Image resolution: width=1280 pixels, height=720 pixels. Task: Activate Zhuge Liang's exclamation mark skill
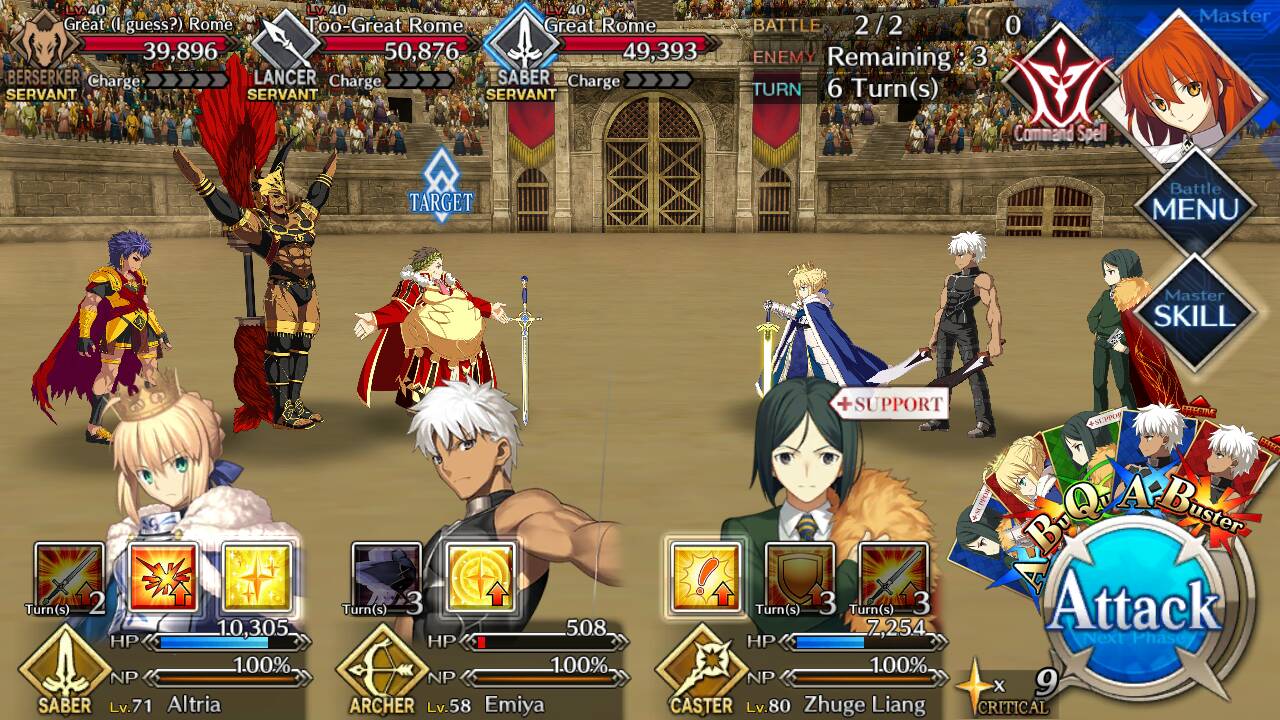tap(705, 578)
